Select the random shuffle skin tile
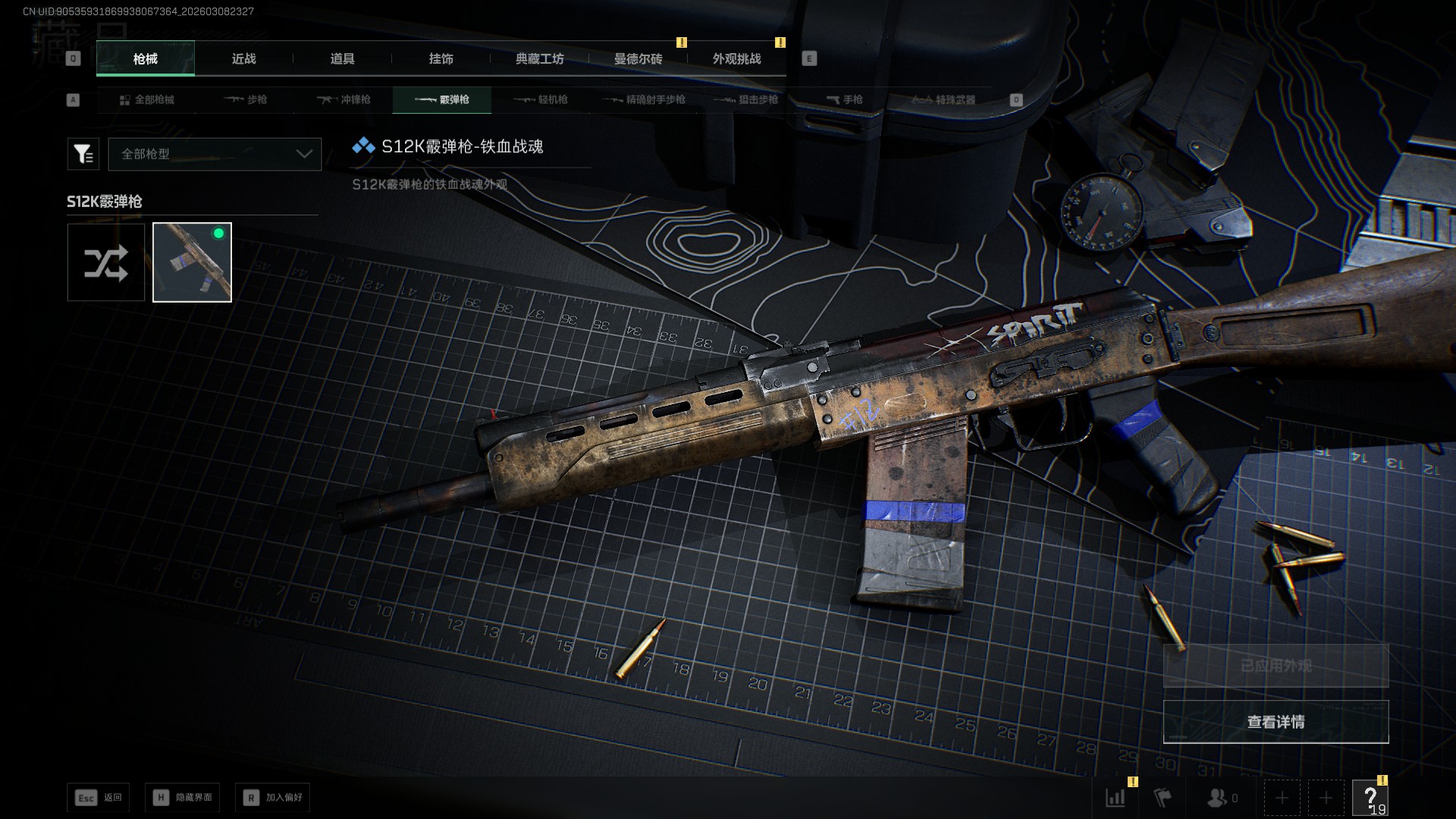 (106, 262)
